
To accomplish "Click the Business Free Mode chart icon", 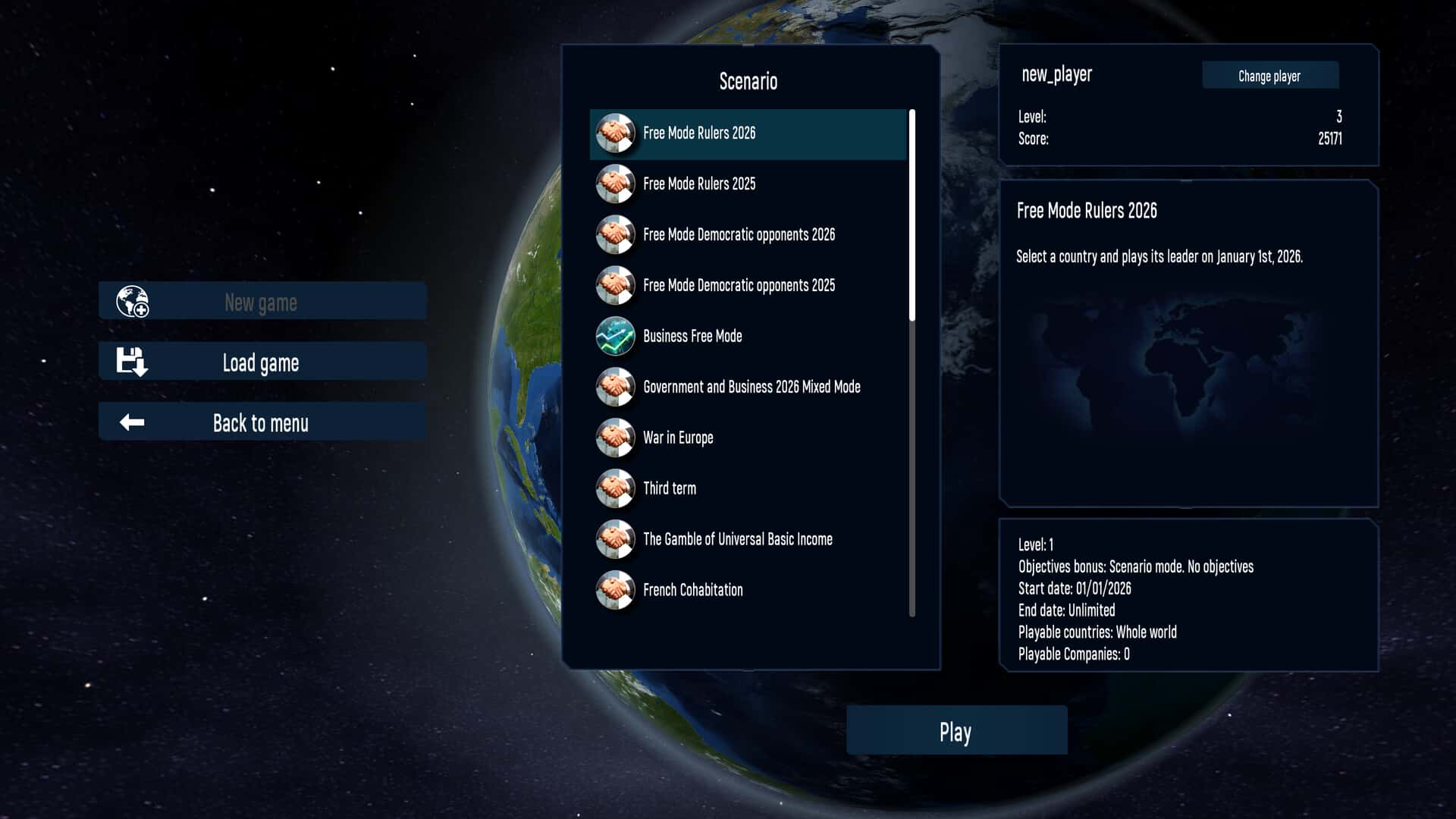I will click(x=616, y=336).
